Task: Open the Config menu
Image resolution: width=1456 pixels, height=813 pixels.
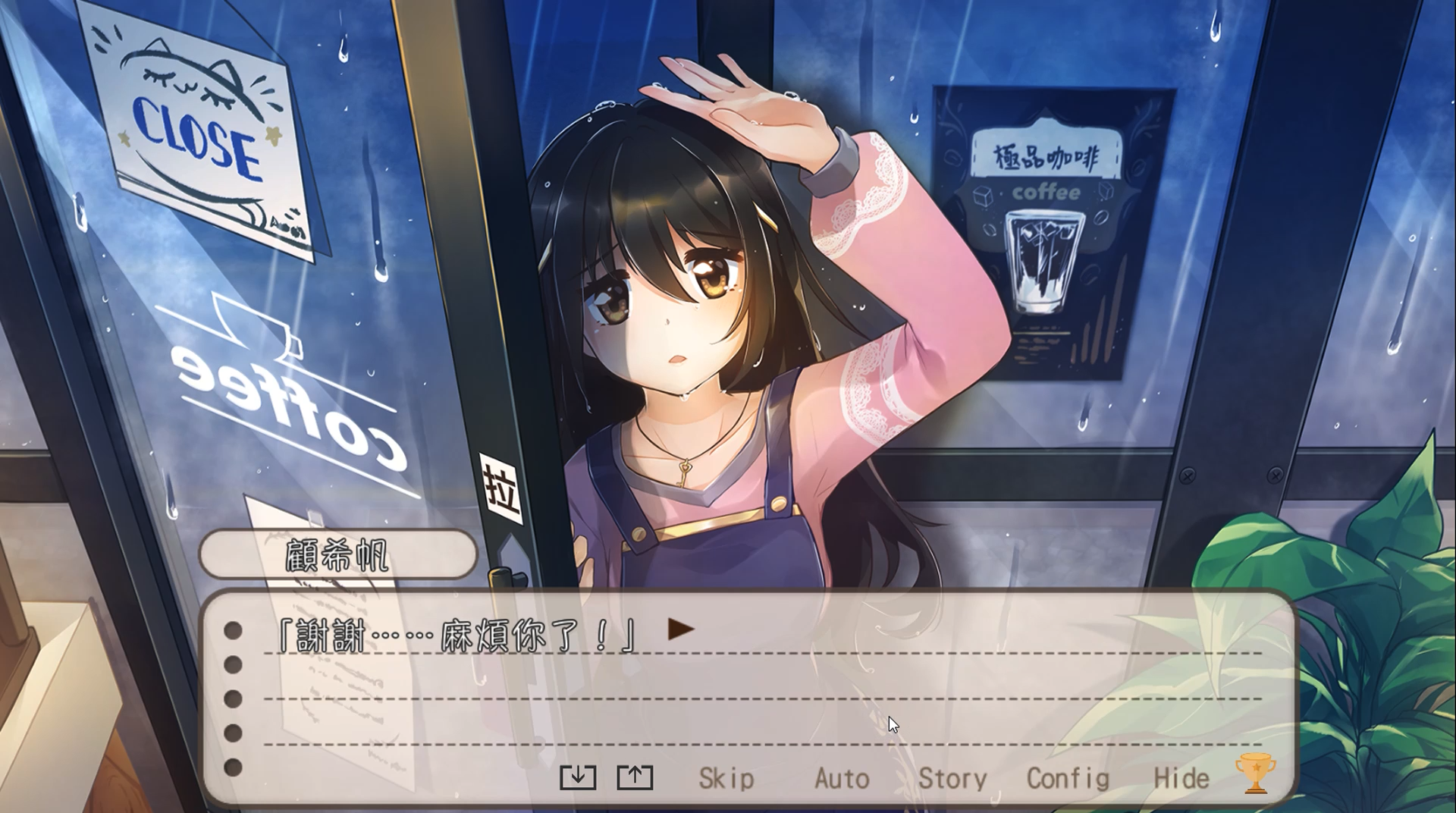Action: (x=1067, y=778)
